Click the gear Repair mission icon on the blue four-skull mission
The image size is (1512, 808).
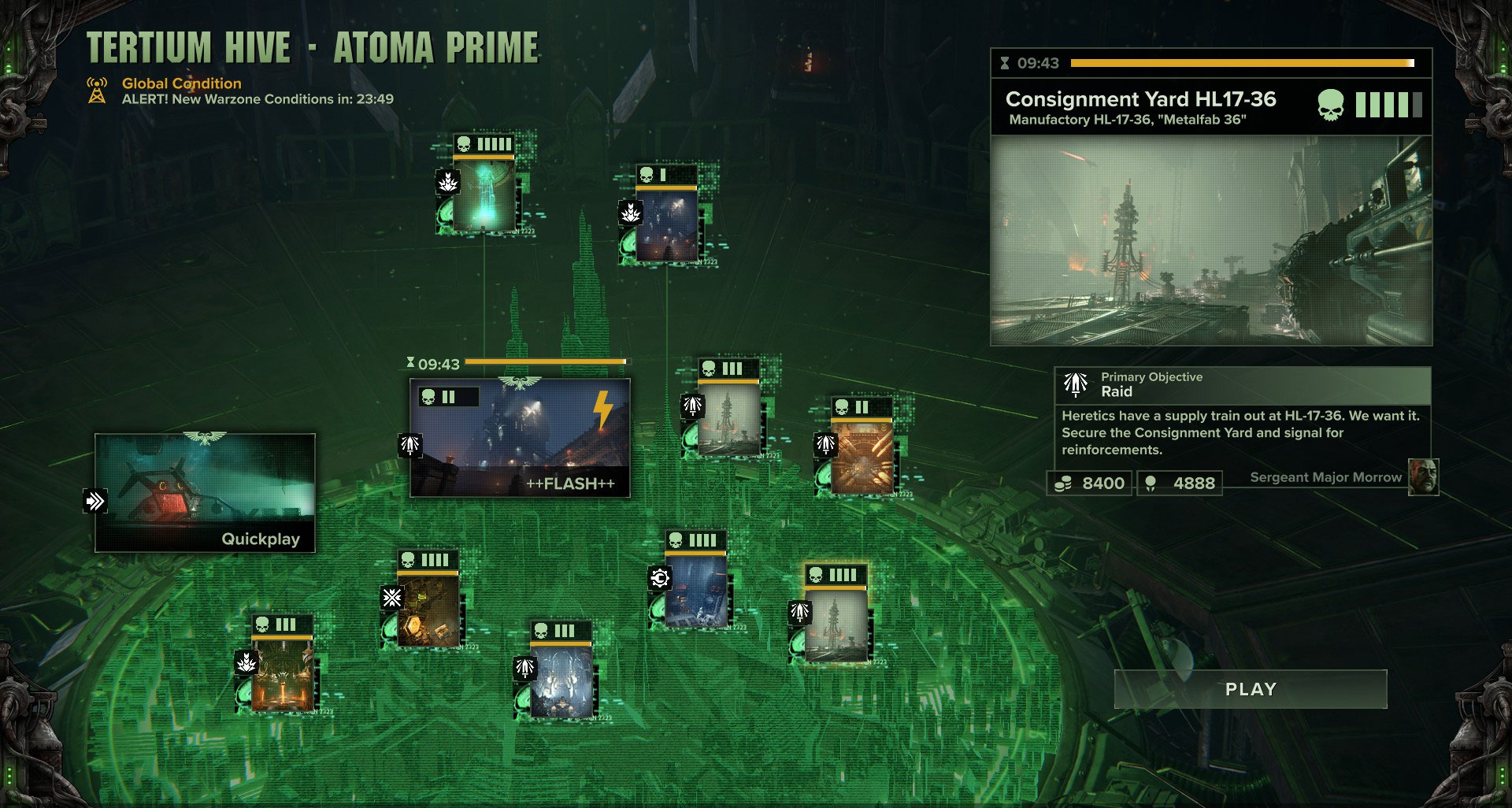tap(660, 577)
